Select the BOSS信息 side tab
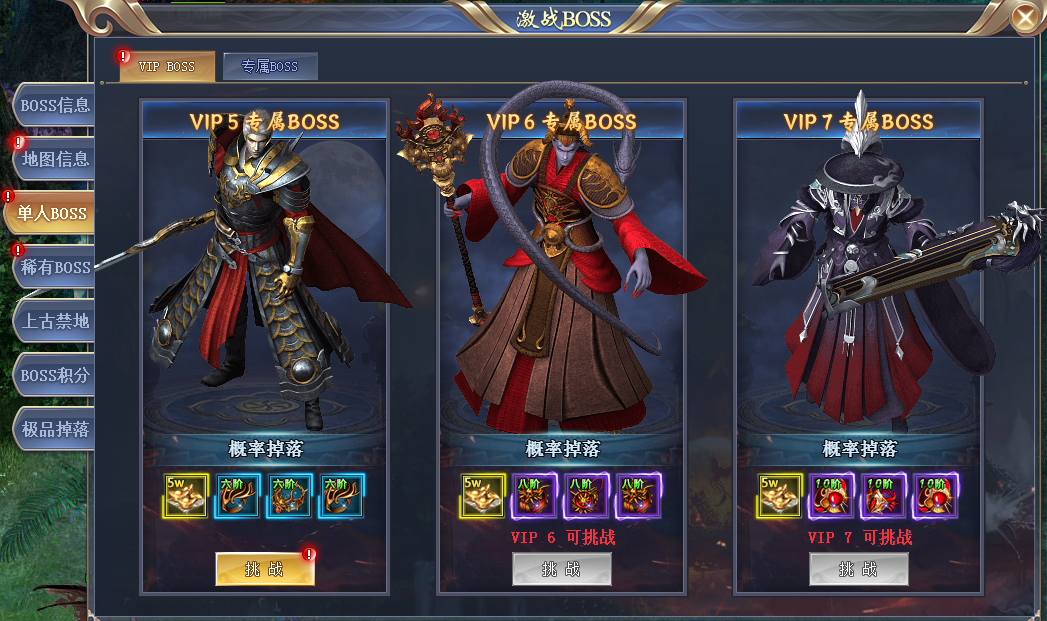 54,105
